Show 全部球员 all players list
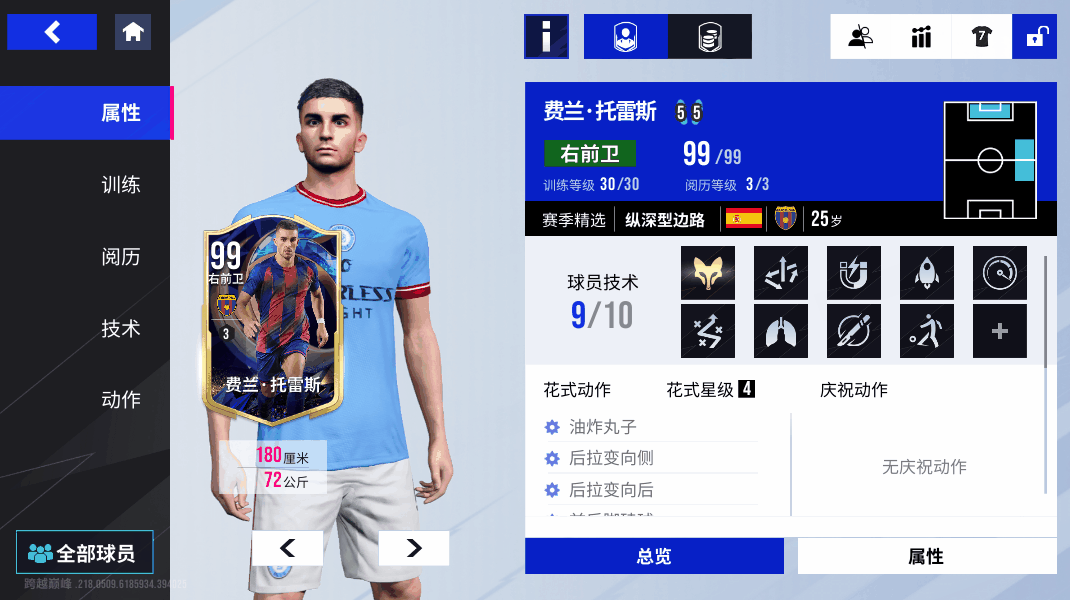The height and width of the screenshot is (600, 1070). (85, 552)
